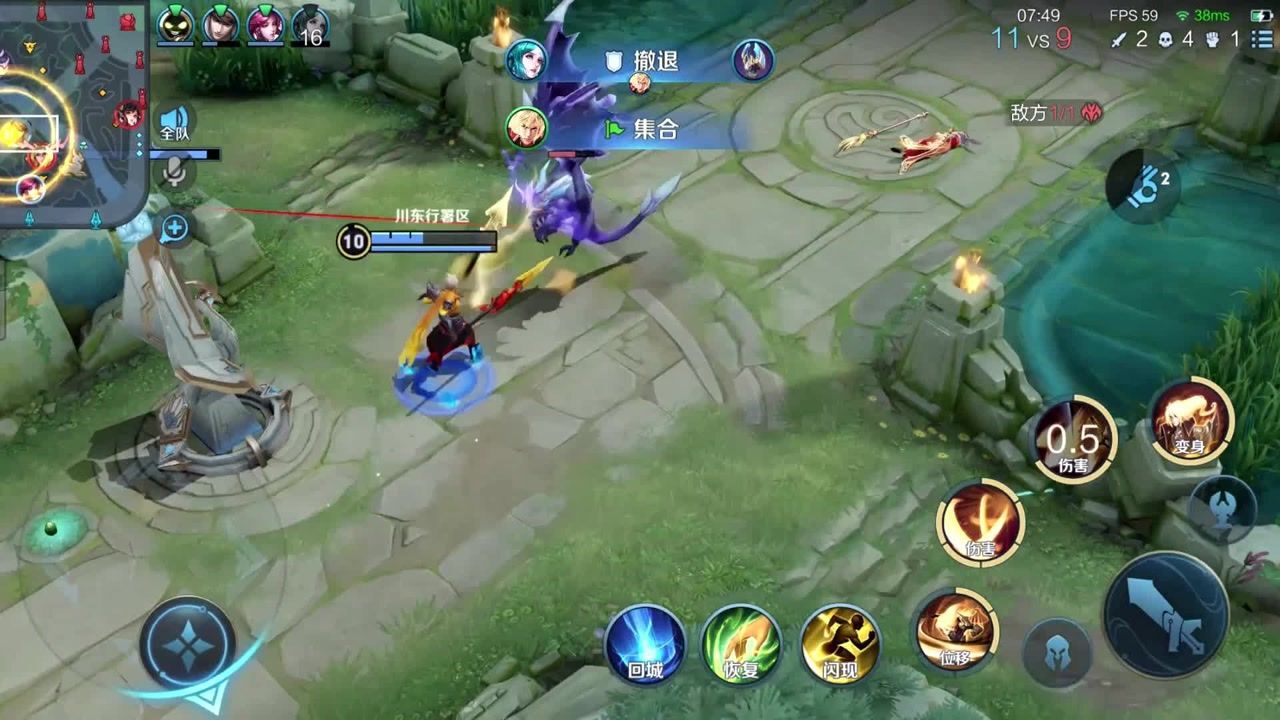Use the 回城 recall spell
The height and width of the screenshot is (720, 1280).
click(645, 644)
